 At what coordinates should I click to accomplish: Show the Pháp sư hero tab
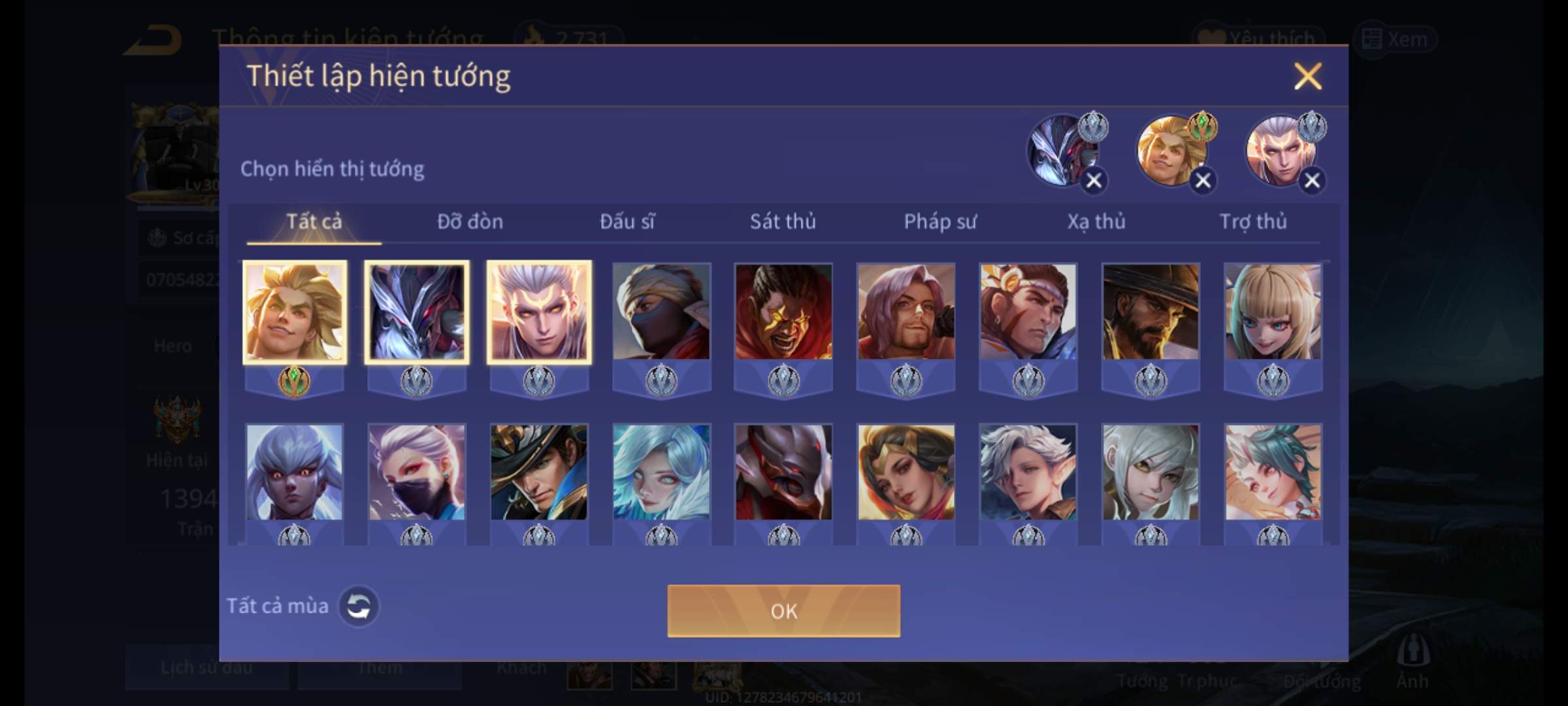pyautogui.click(x=940, y=222)
